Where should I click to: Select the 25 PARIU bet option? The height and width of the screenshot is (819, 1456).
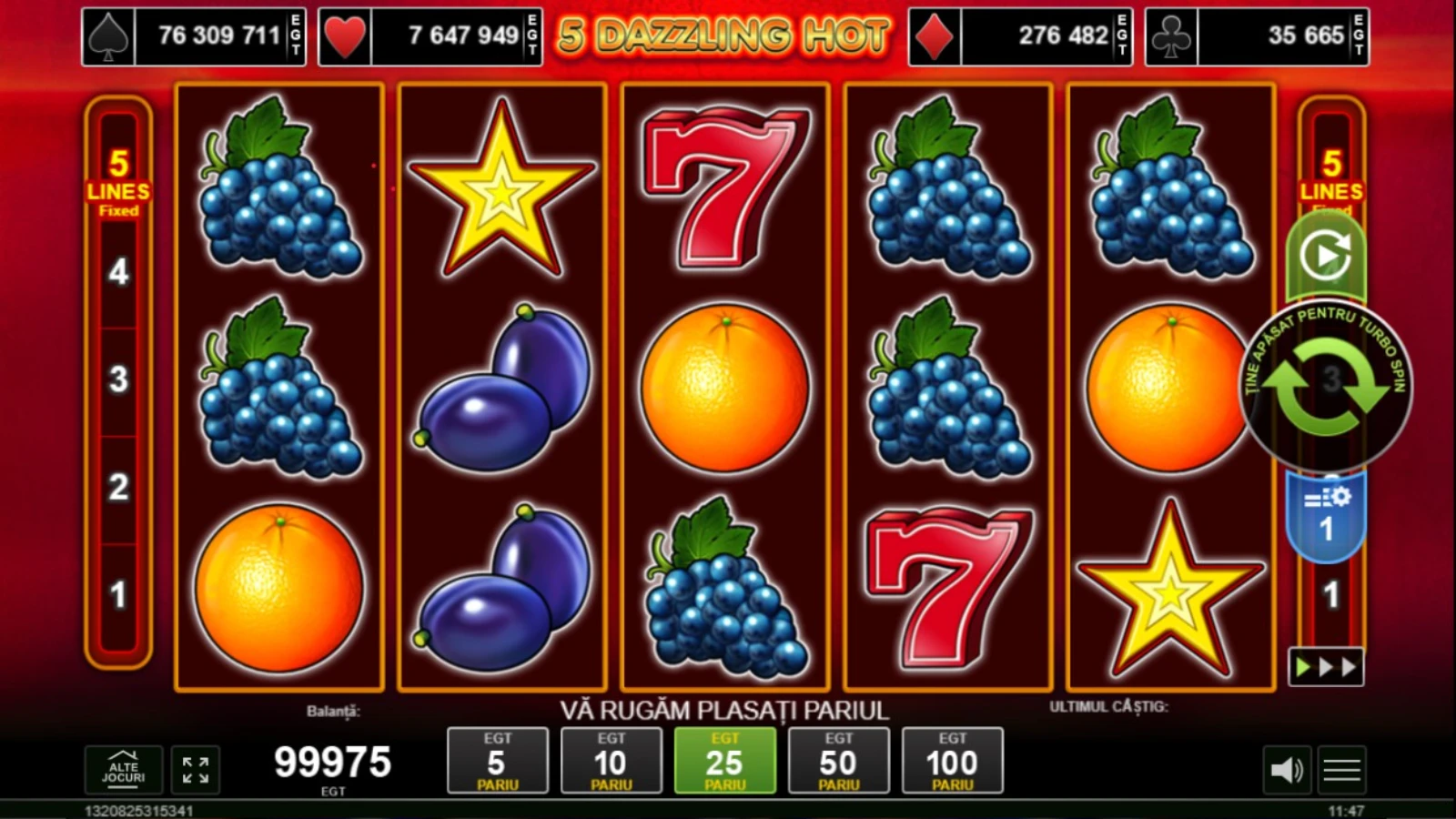[726, 762]
